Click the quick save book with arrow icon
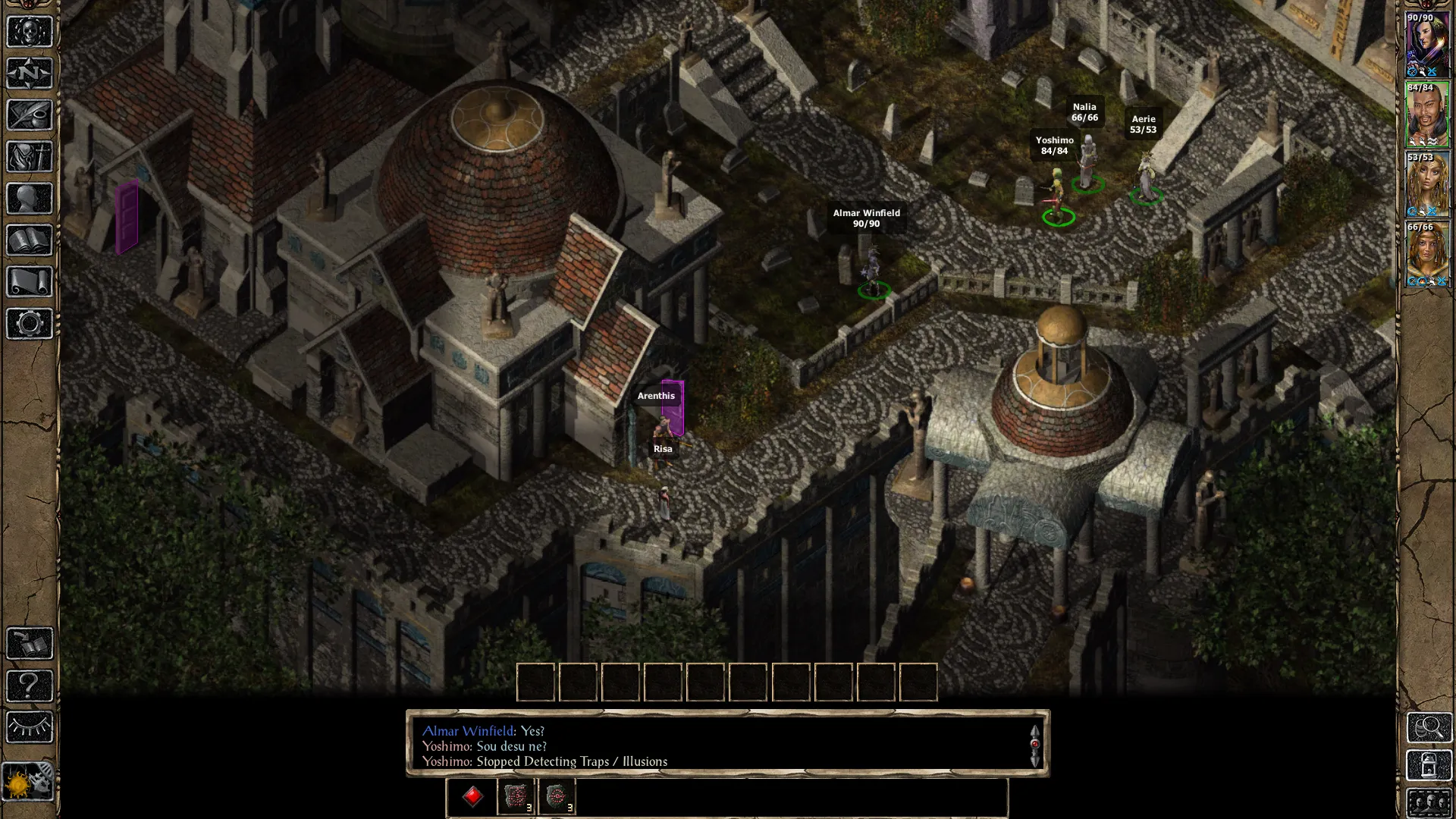 point(30,644)
